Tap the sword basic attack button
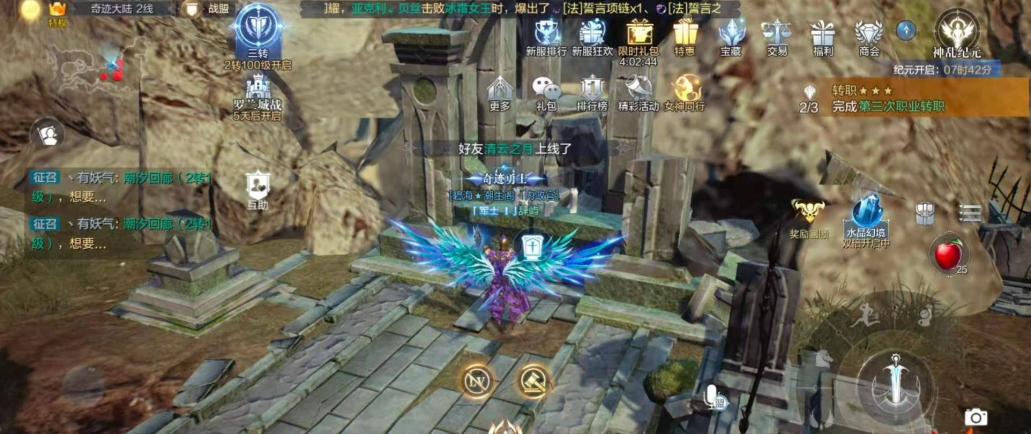The image size is (1031, 434). 895,387
